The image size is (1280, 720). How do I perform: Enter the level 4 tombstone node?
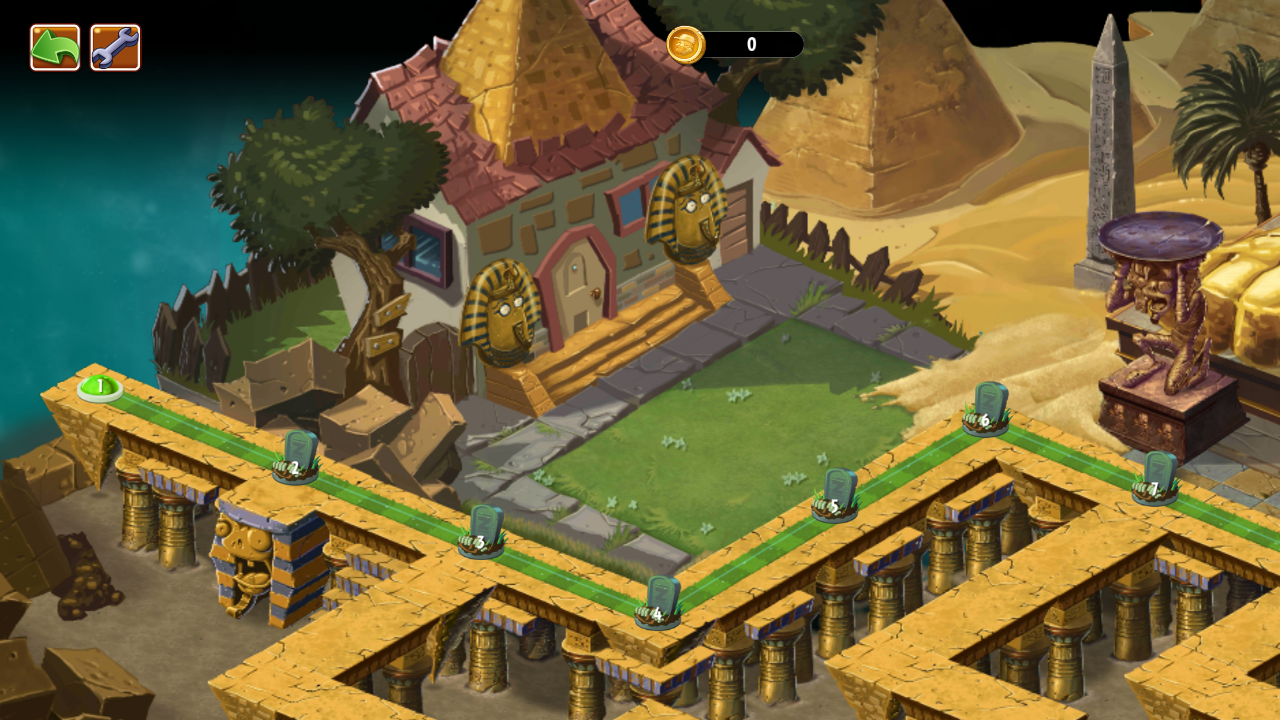(x=658, y=603)
